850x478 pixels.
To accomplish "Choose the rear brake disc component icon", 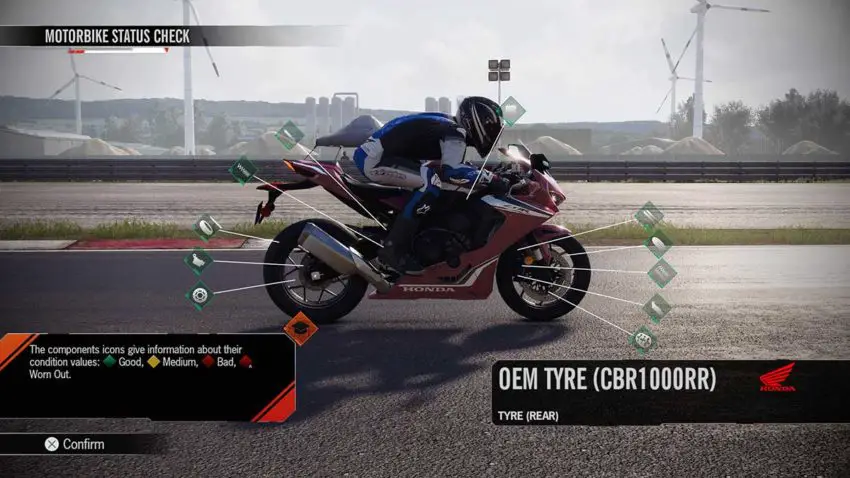I will (x=199, y=295).
